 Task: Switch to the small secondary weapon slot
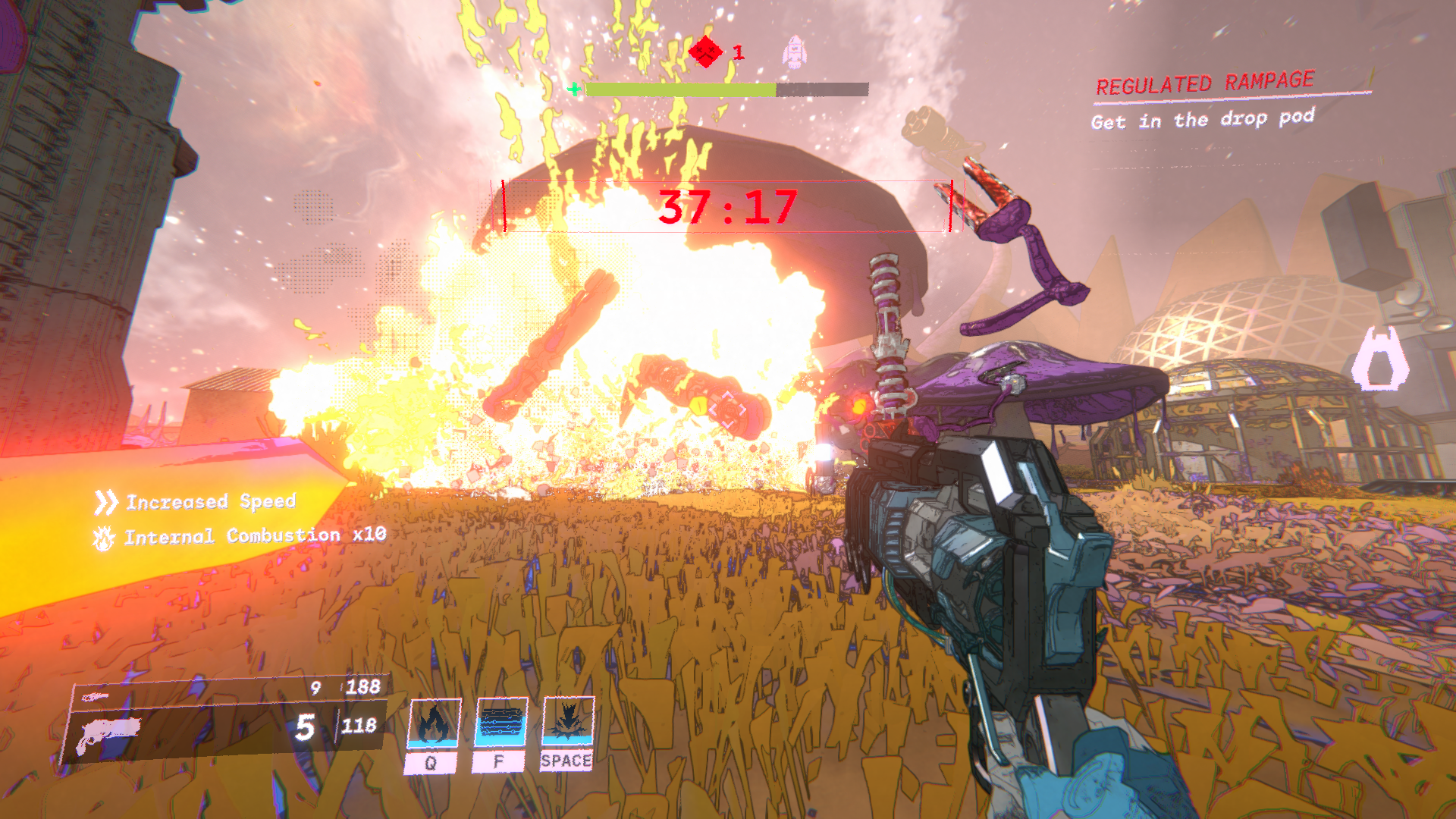coord(96,697)
